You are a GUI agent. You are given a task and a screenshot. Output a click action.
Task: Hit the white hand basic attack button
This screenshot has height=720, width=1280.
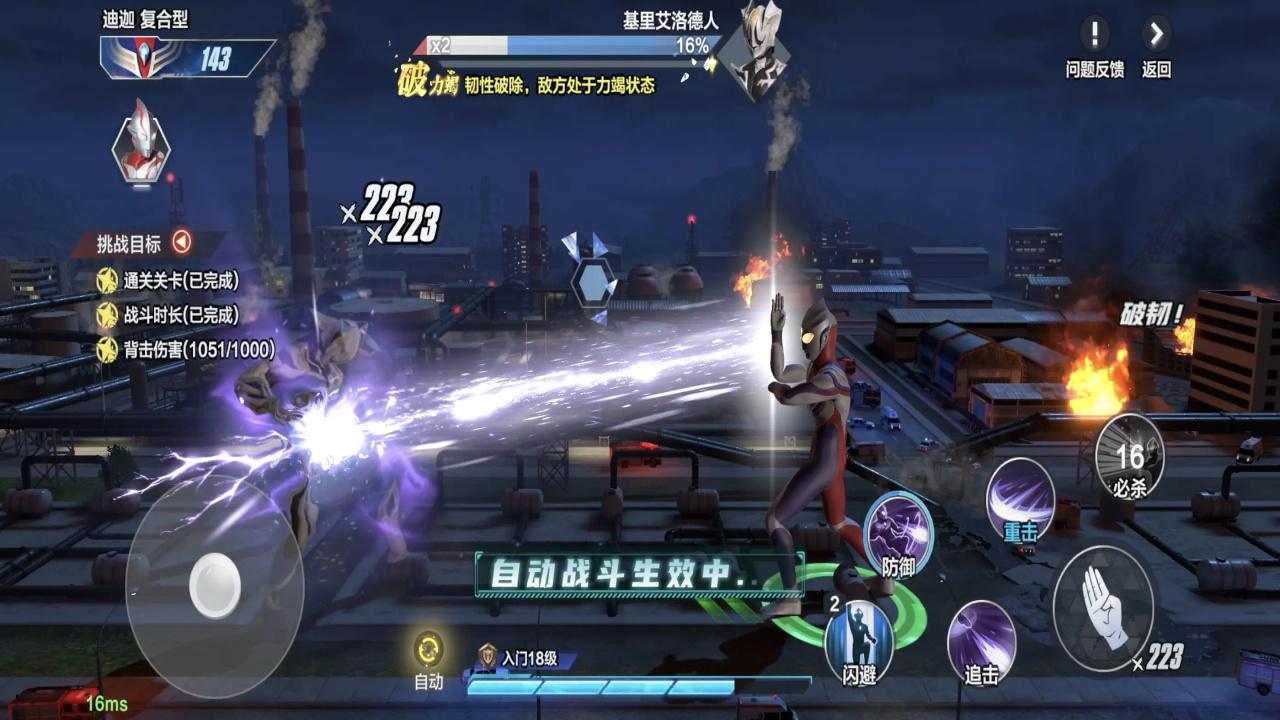pyautogui.click(x=1103, y=606)
